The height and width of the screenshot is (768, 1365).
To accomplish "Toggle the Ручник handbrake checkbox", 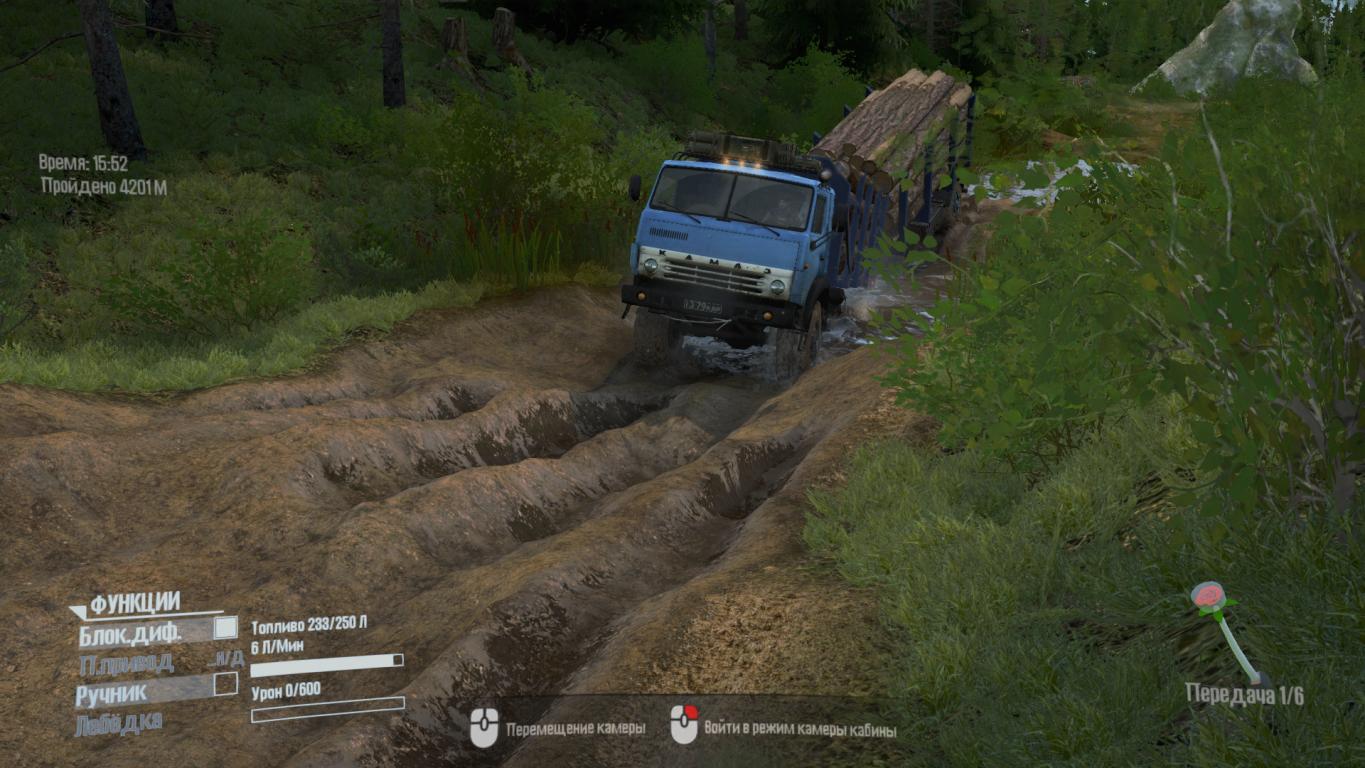I will [226, 684].
